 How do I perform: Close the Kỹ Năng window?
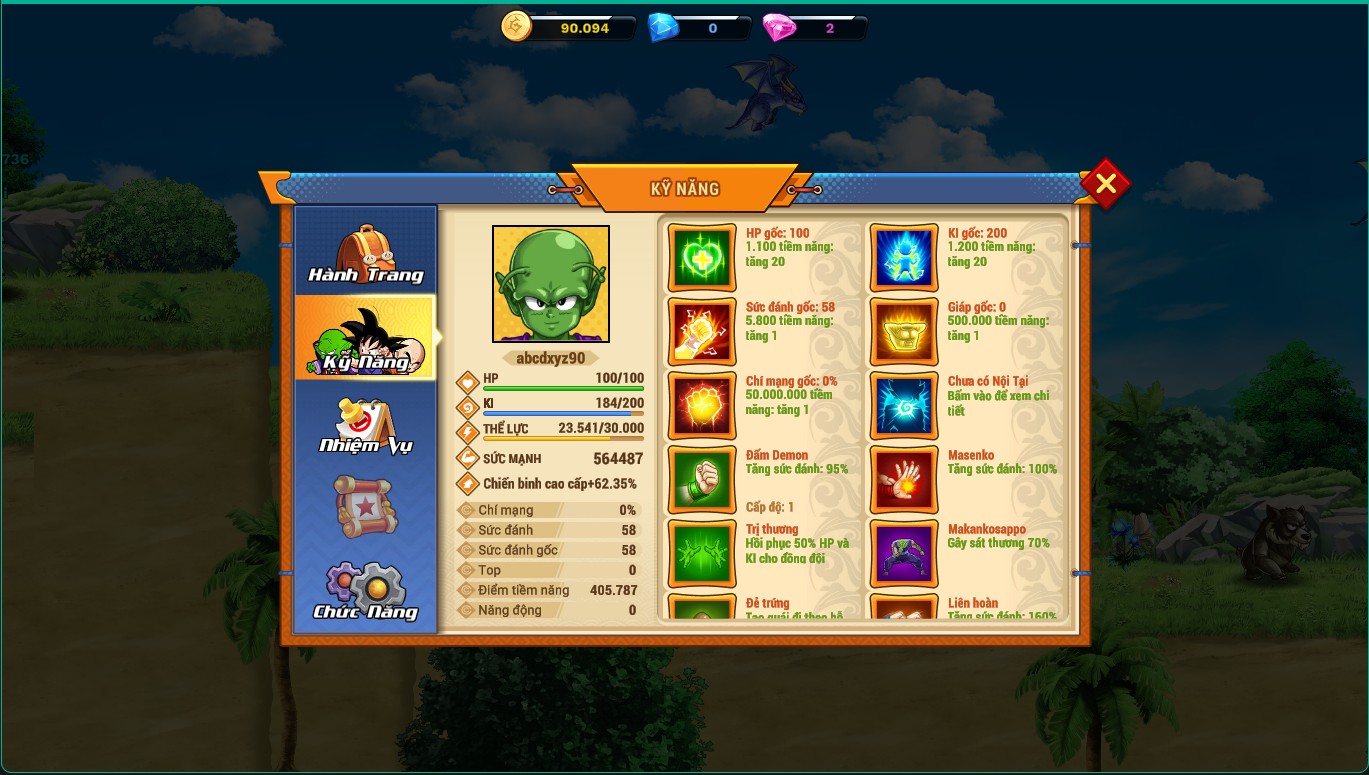coord(1105,184)
